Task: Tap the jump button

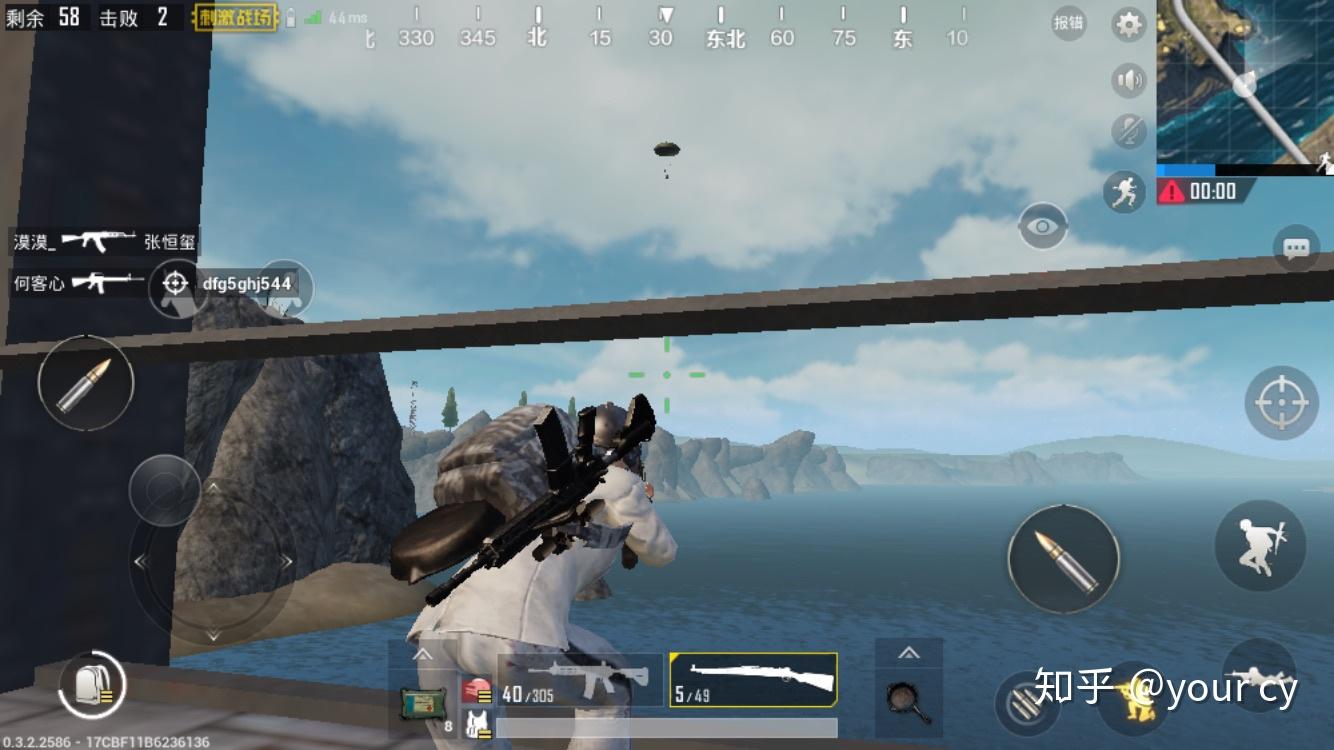Action: pyautogui.click(x=1260, y=545)
